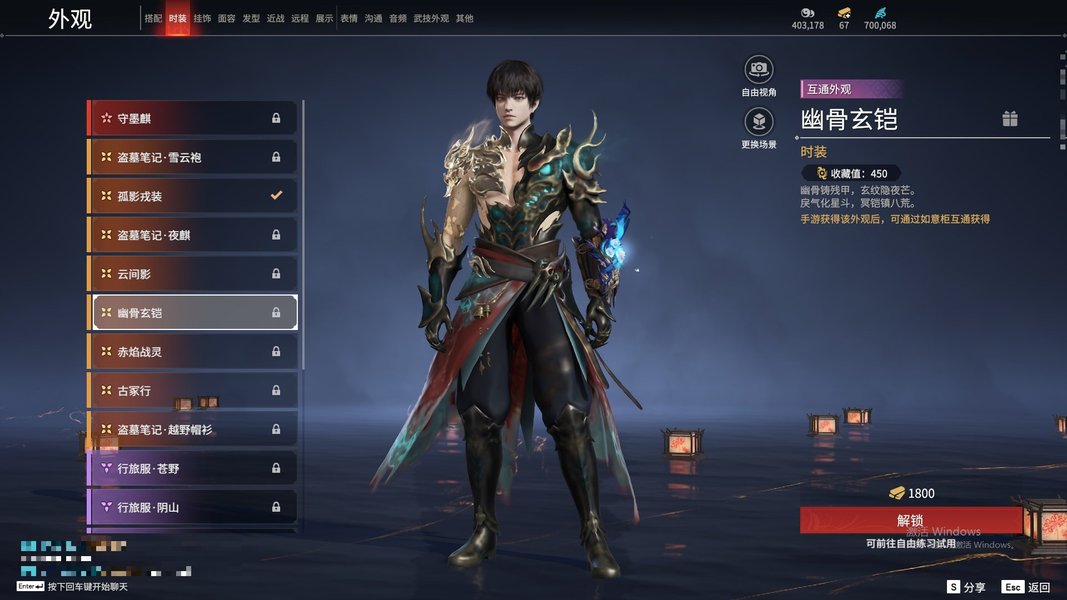Select the 盗墓笔记·越野帽衫 outfit
The image size is (1067, 600).
point(192,430)
